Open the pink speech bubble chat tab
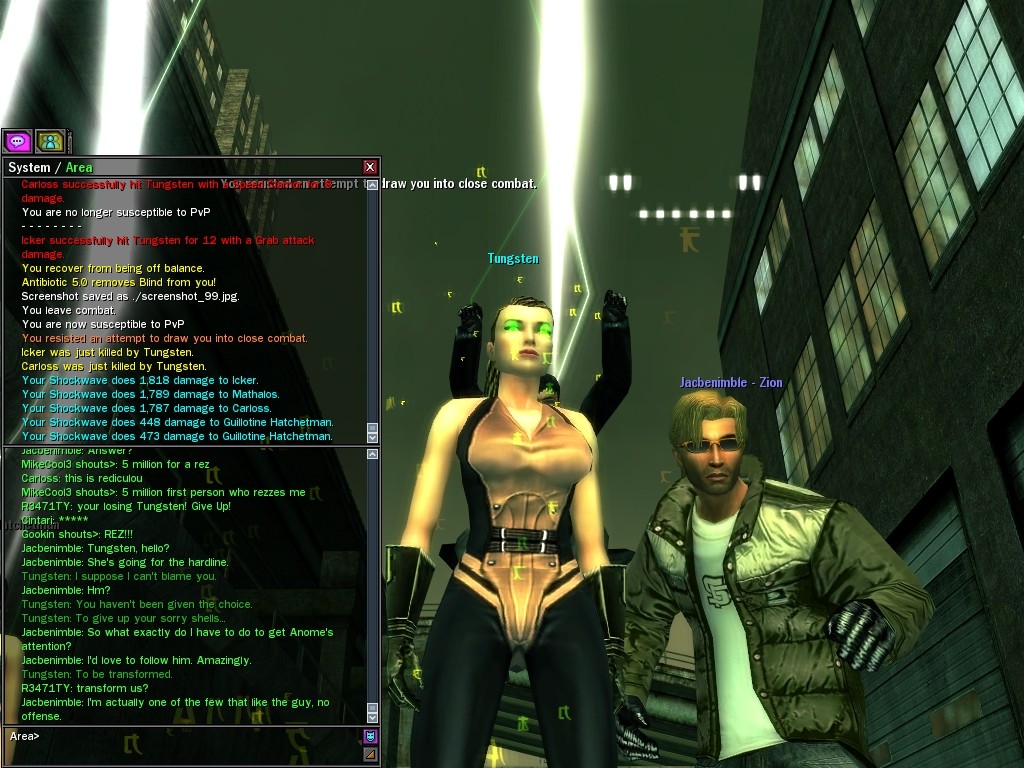 [18, 142]
